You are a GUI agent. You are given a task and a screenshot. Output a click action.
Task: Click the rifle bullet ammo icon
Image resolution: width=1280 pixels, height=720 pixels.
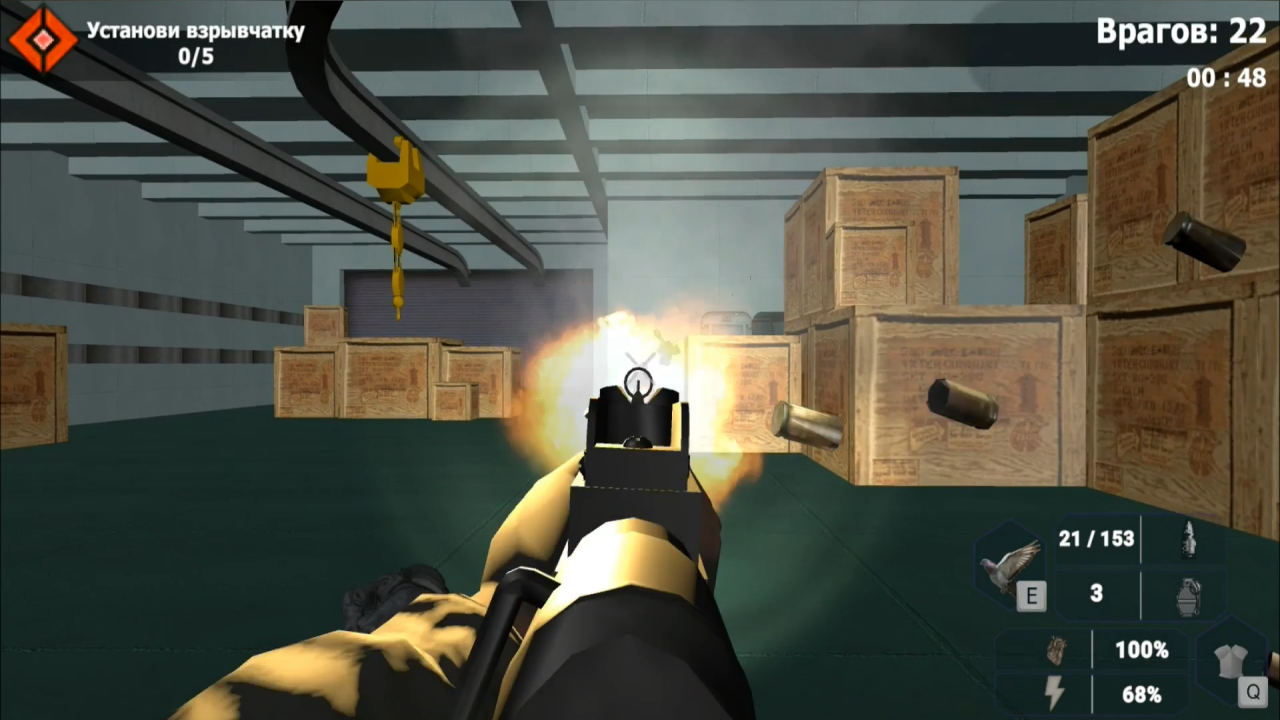[x=1190, y=538]
